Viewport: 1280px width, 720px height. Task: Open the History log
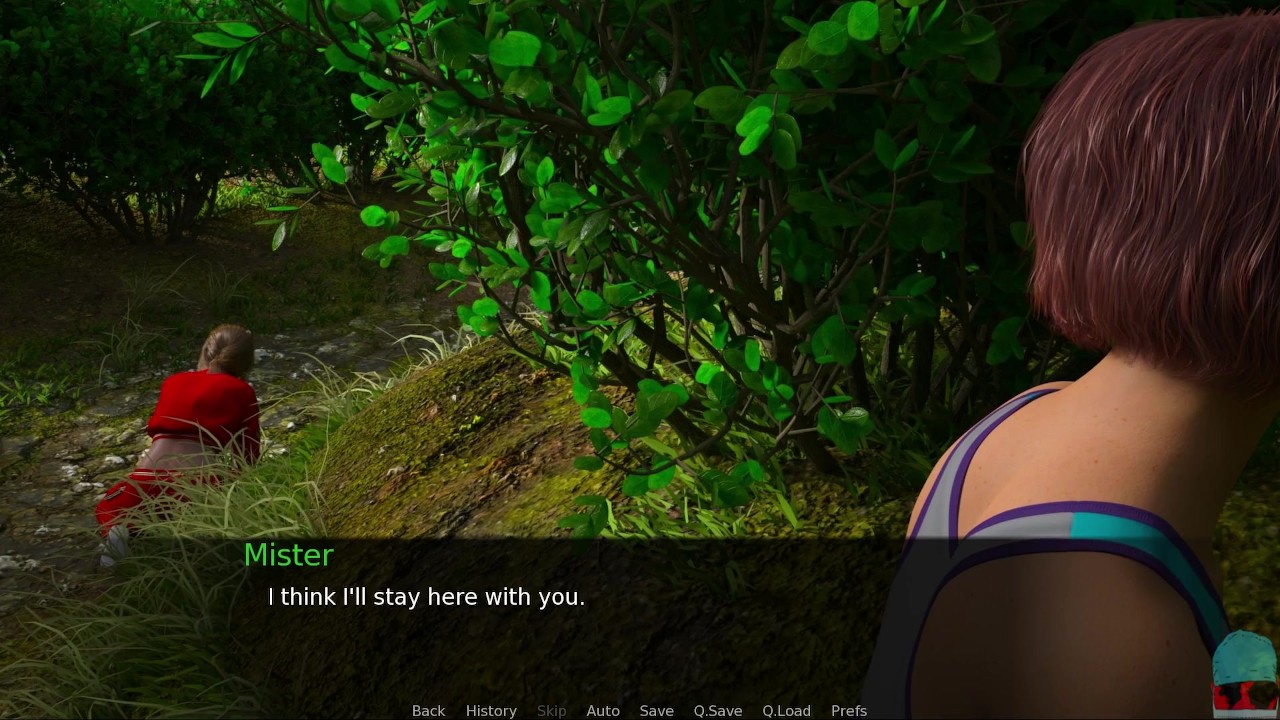point(491,710)
